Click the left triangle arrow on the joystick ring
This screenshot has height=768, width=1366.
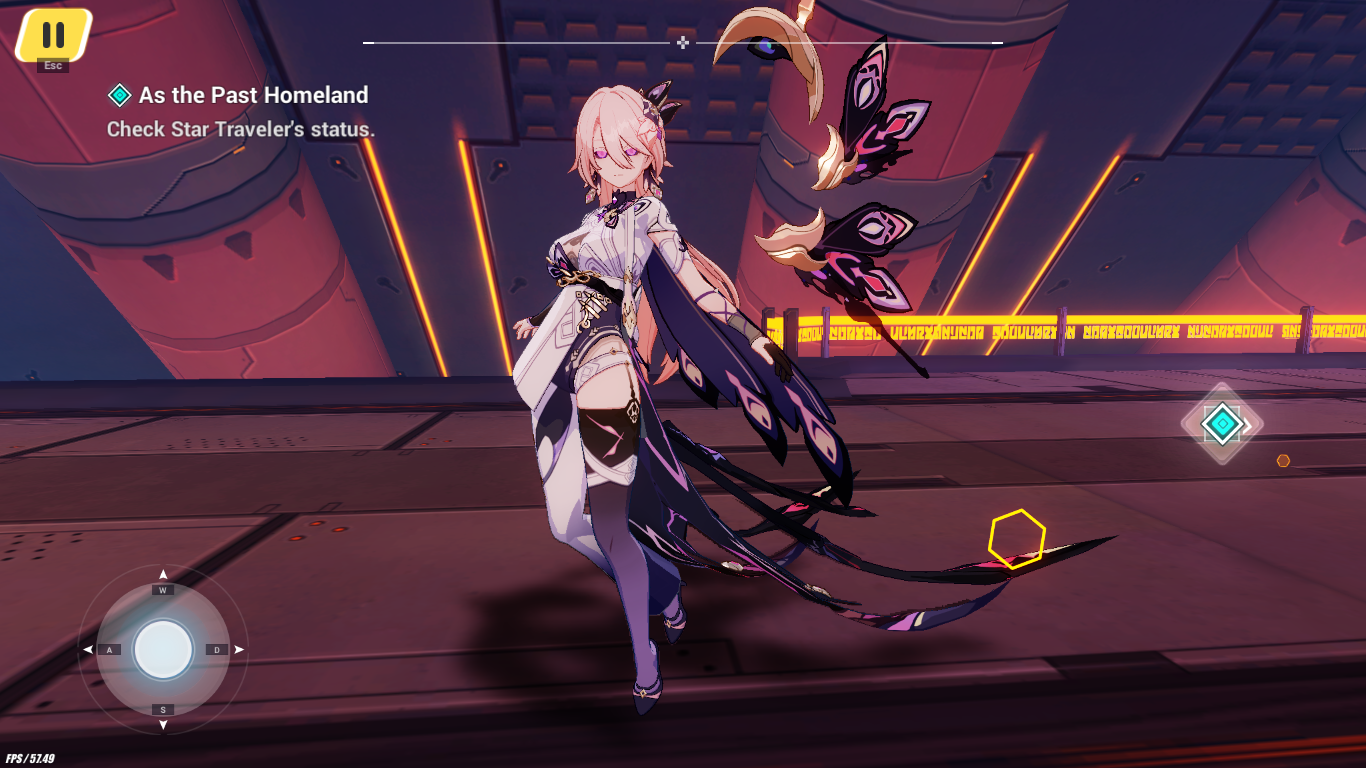87,650
